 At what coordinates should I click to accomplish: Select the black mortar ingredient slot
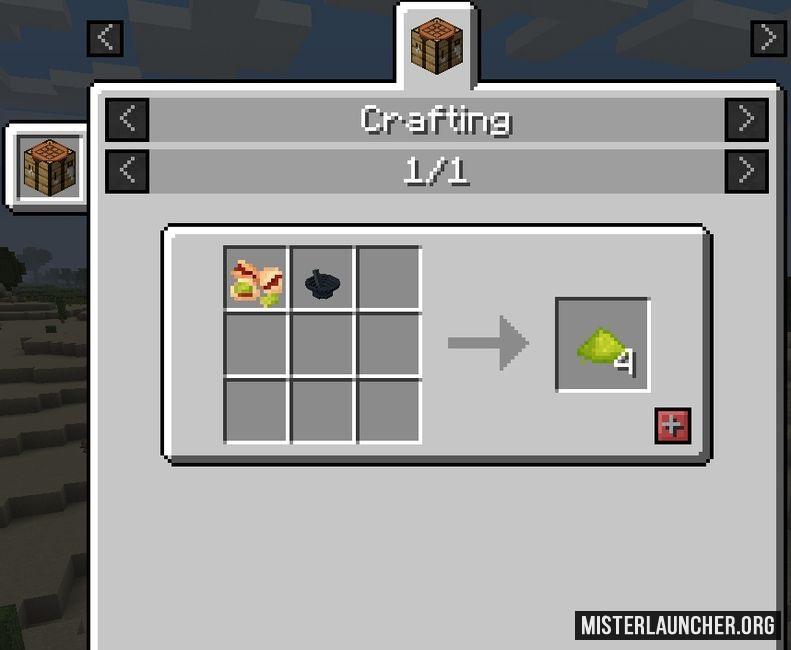point(322,280)
